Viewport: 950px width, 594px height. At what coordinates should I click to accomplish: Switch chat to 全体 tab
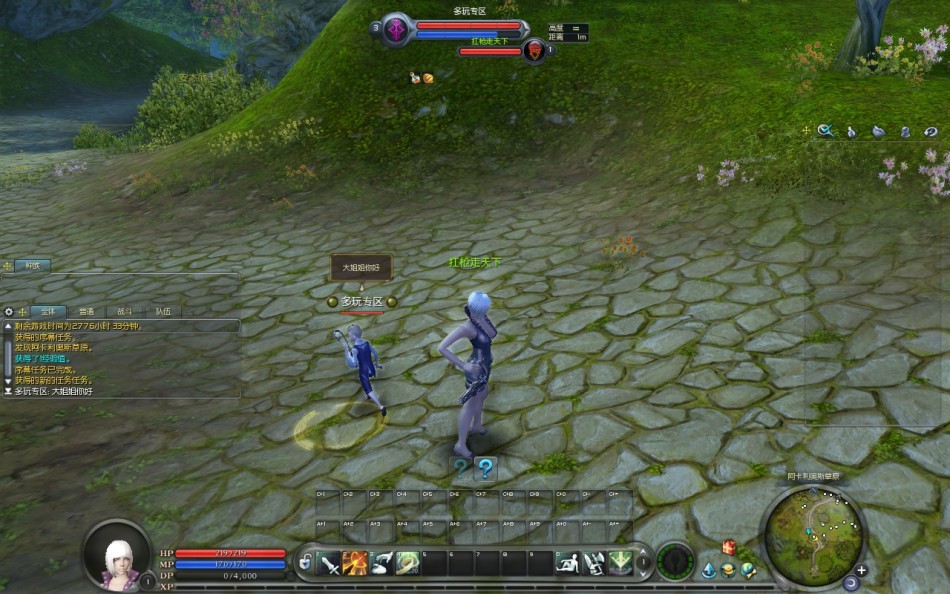coord(47,312)
